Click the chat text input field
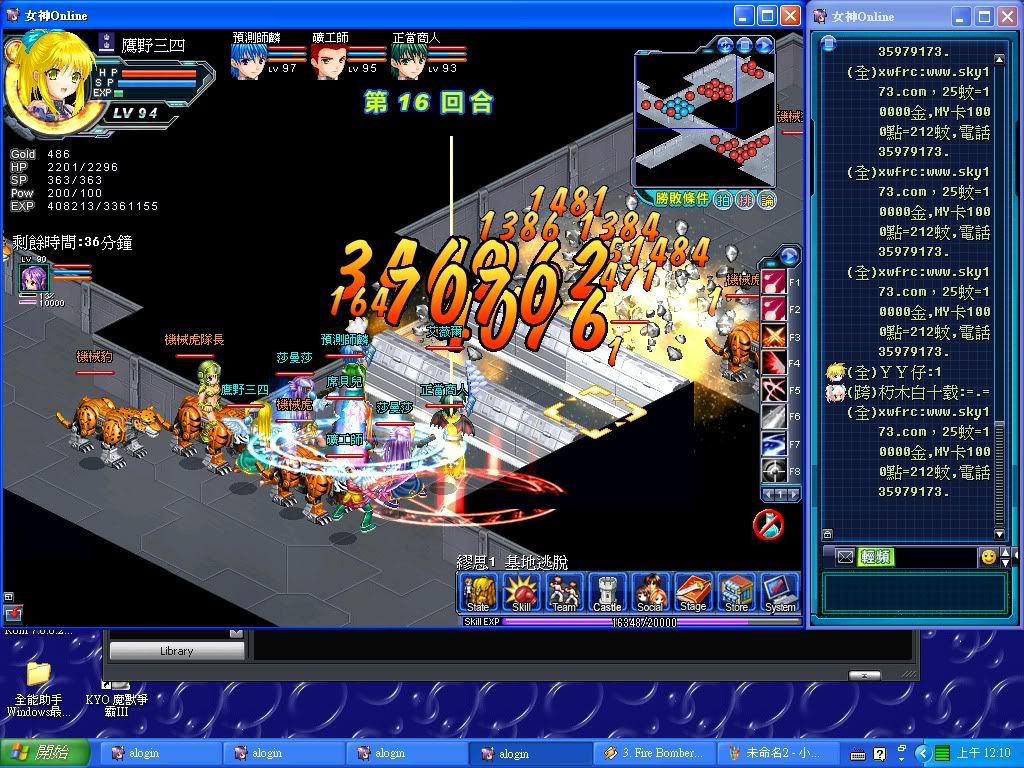Viewport: 1024px width, 768px height. [x=913, y=593]
